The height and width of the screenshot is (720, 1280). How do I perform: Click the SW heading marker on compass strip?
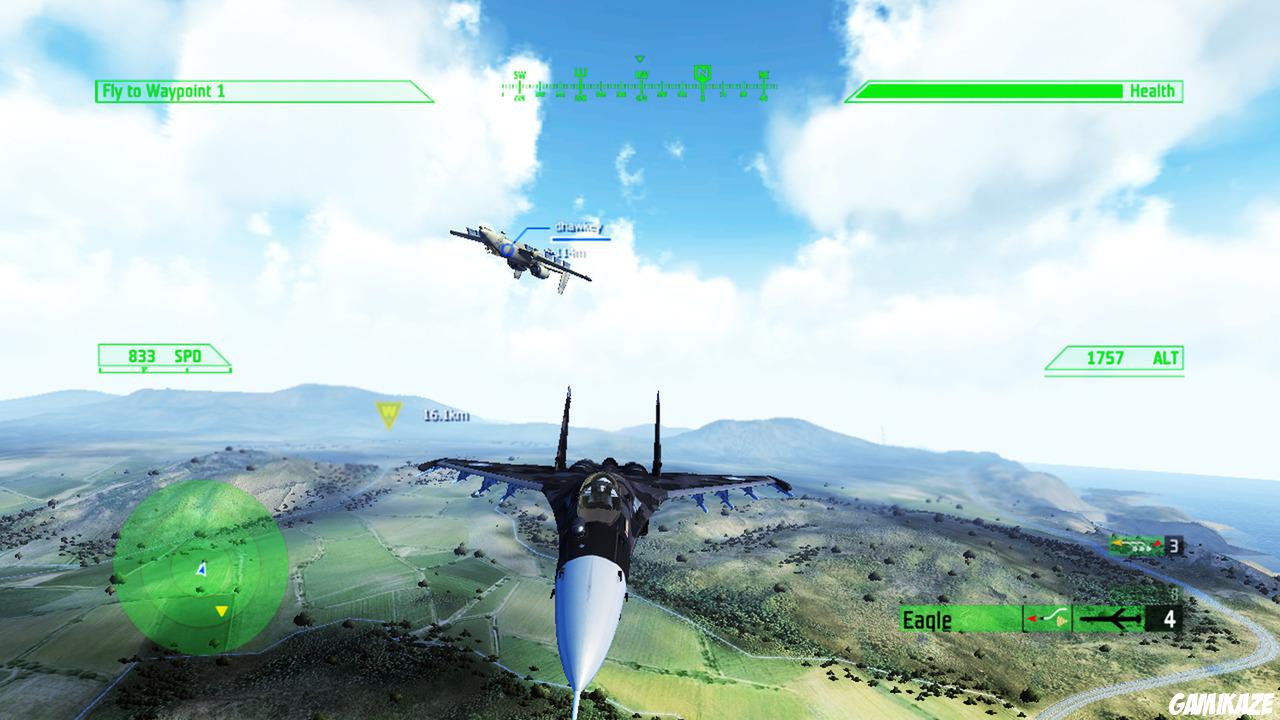pyautogui.click(x=519, y=74)
